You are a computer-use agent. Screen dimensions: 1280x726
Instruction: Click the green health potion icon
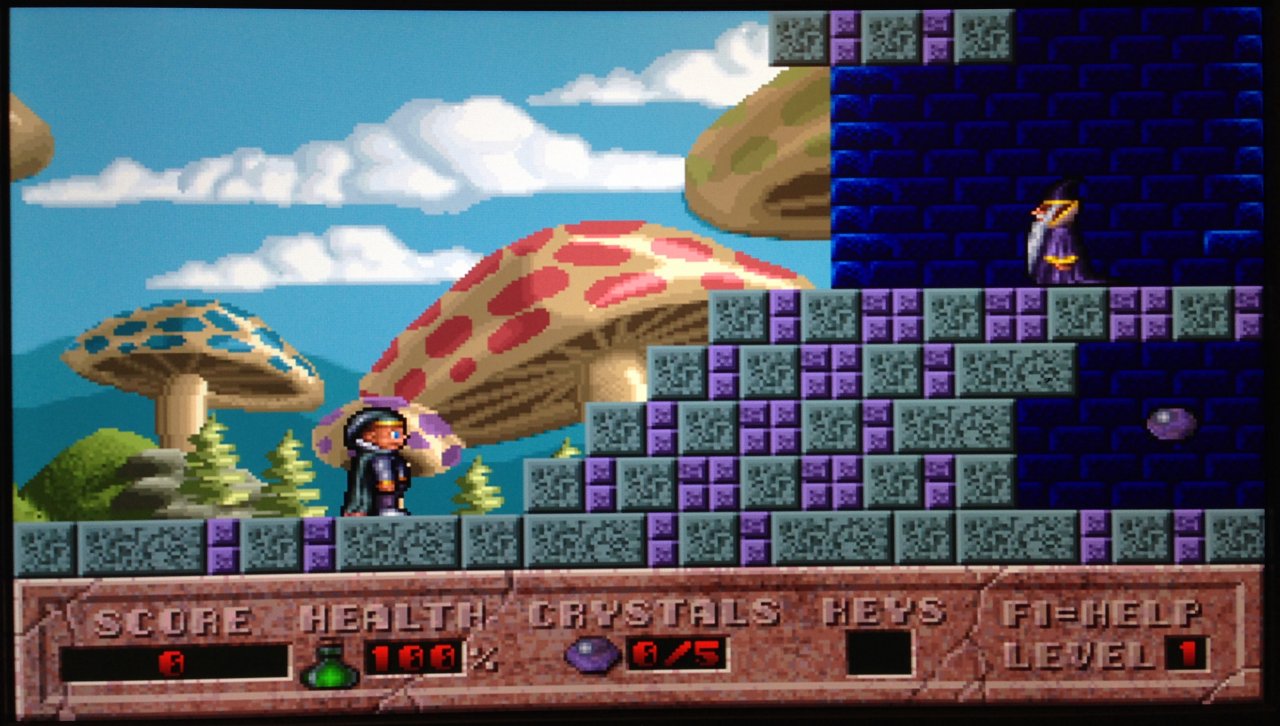[328, 665]
